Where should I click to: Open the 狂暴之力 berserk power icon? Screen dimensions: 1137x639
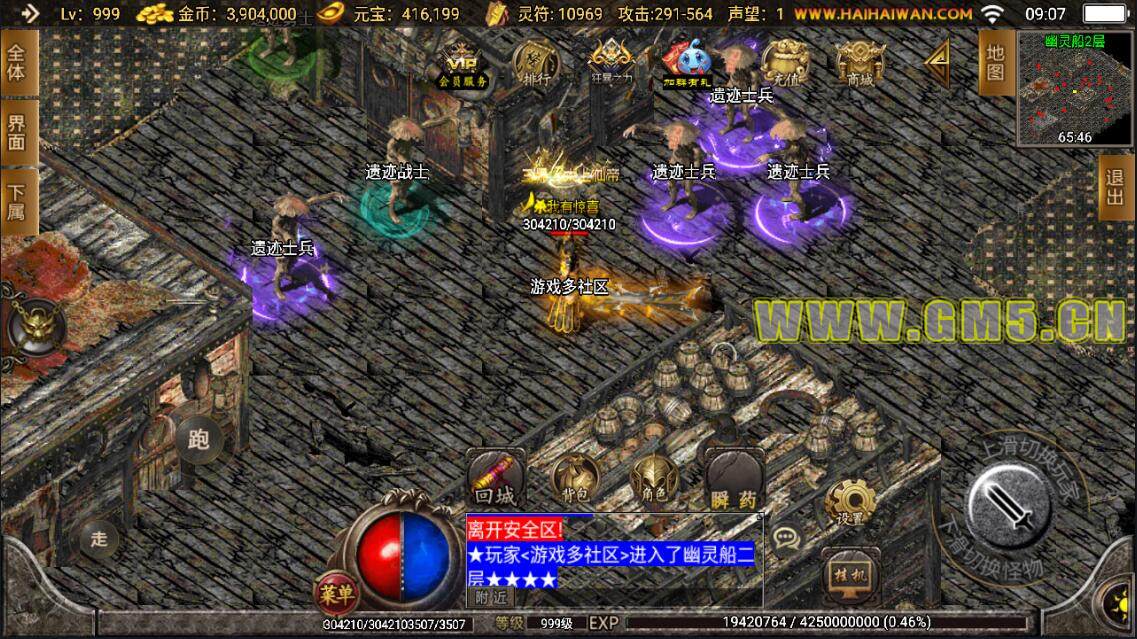(x=611, y=62)
